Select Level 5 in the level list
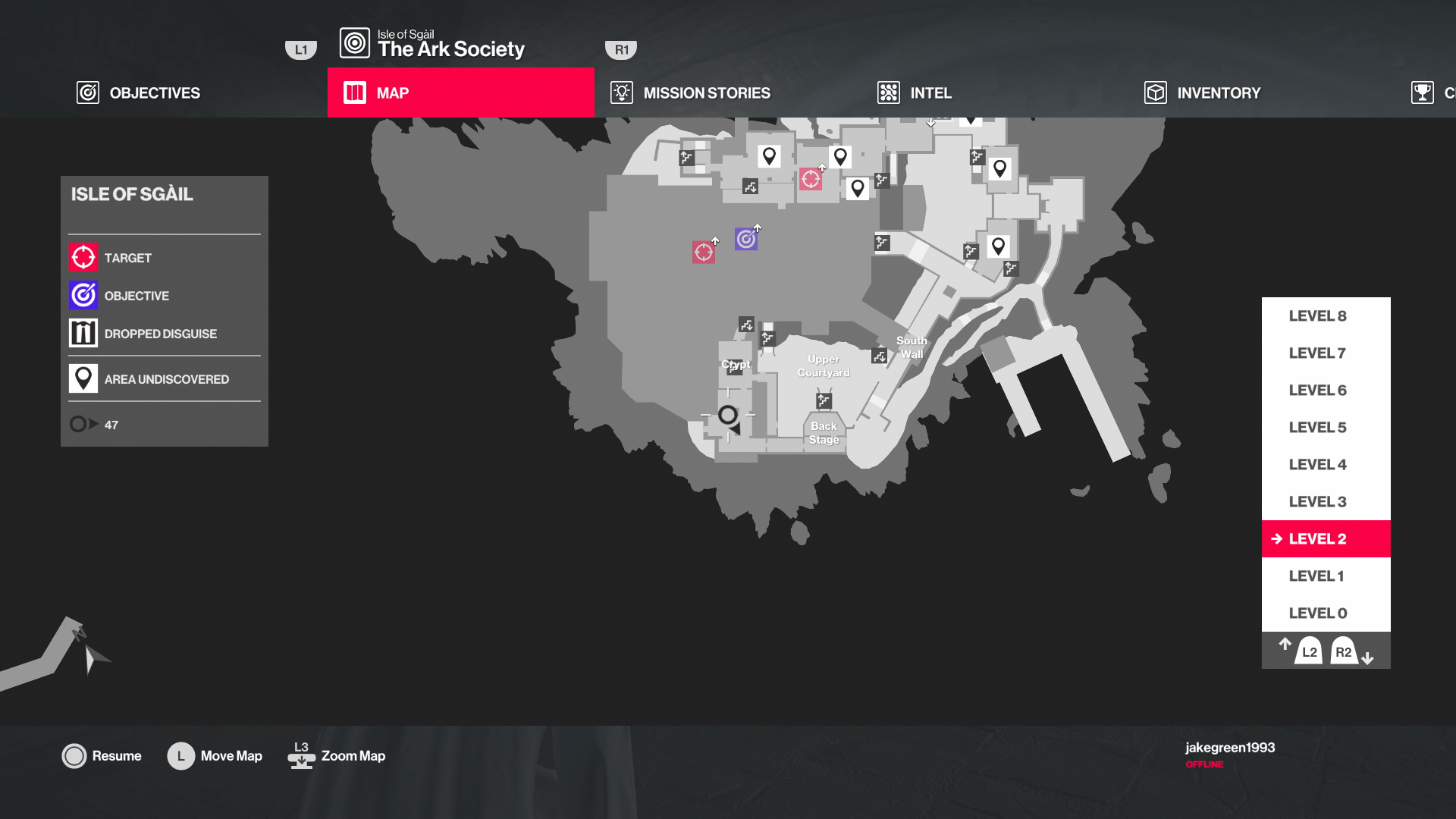This screenshot has width=1456, height=819. (x=1317, y=427)
